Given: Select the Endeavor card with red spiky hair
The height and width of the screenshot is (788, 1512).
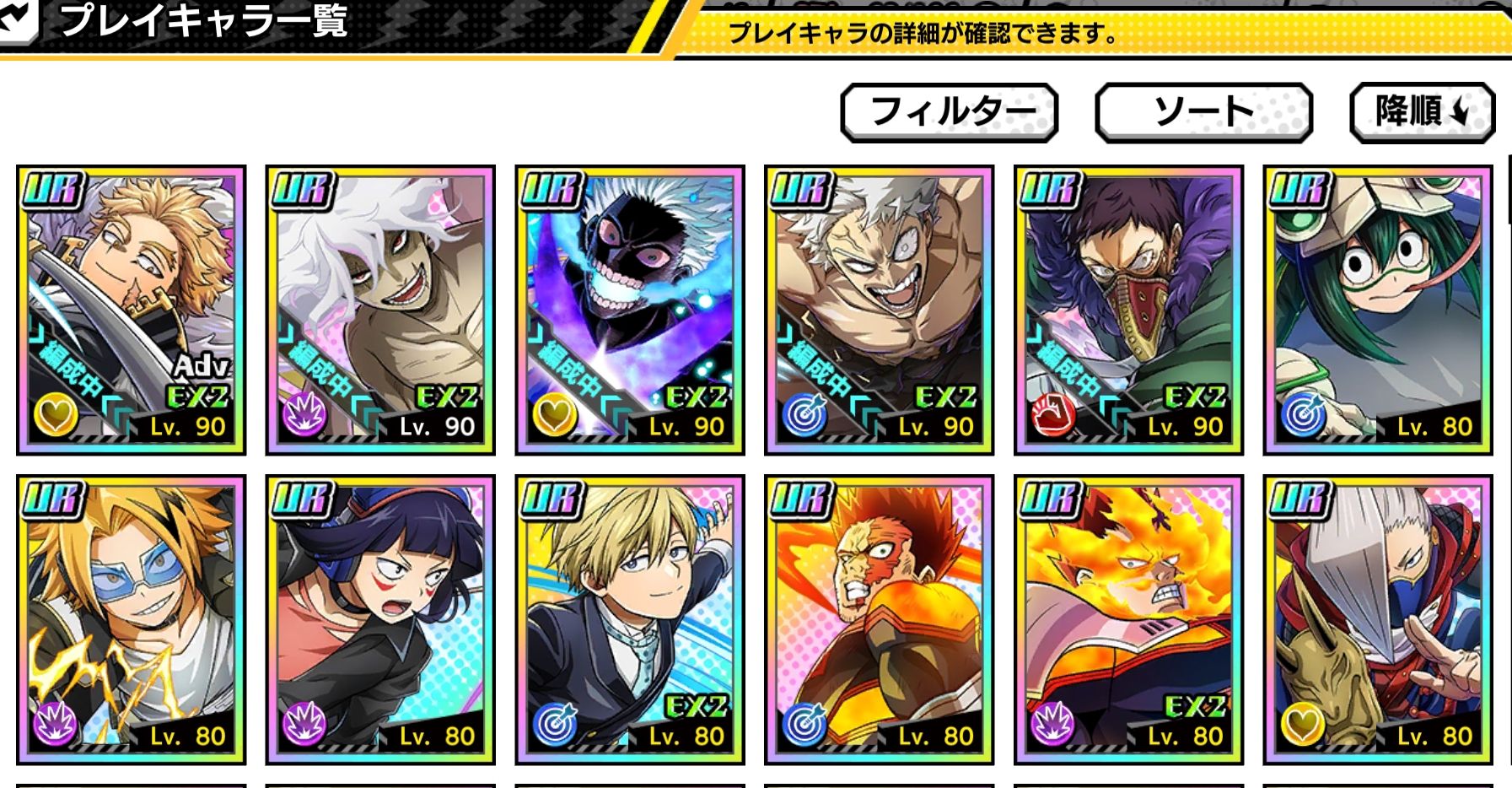Looking at the screenshot, I should 879,619.
